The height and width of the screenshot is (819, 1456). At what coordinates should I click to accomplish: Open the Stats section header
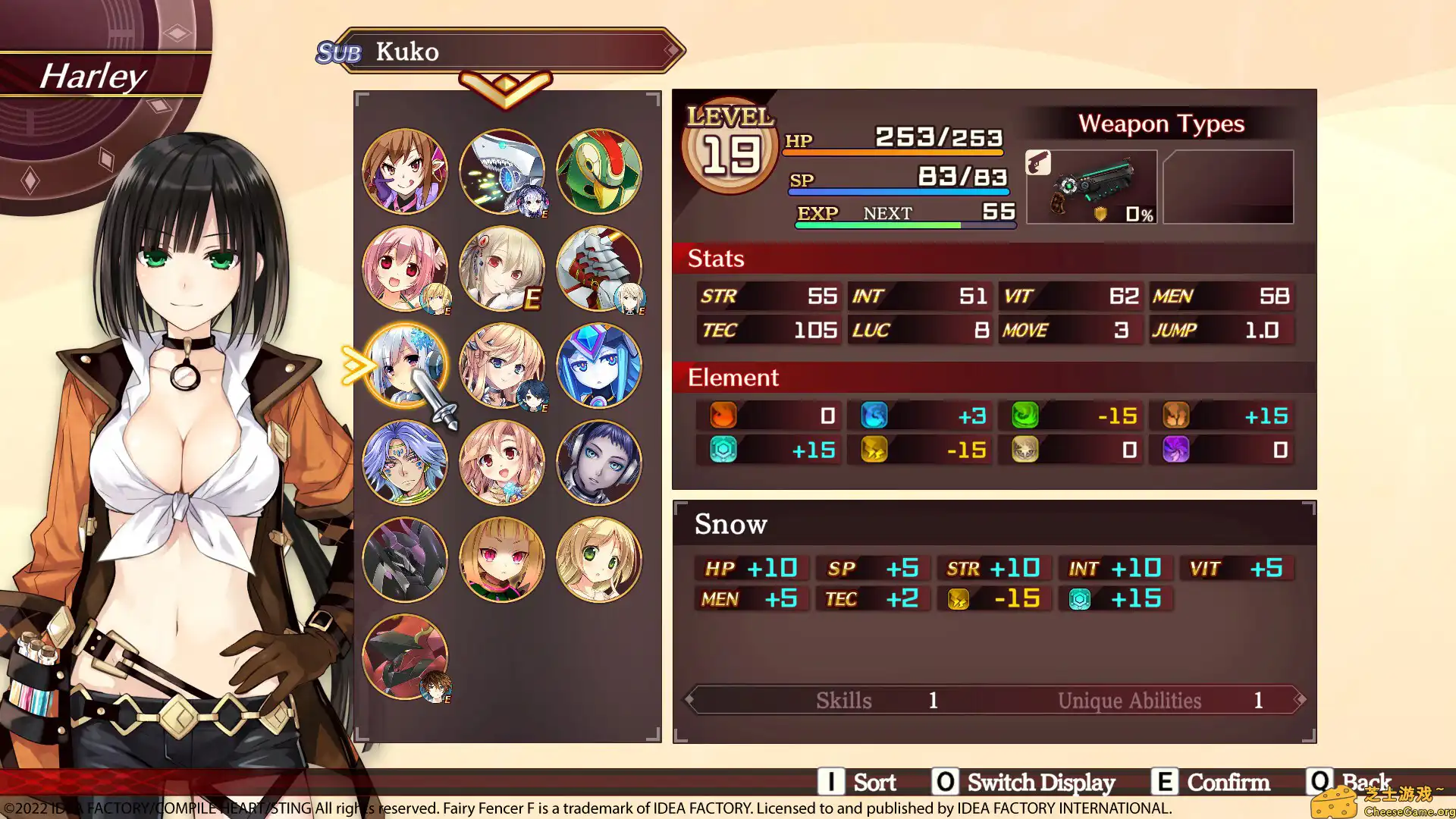tap(714, 259)
